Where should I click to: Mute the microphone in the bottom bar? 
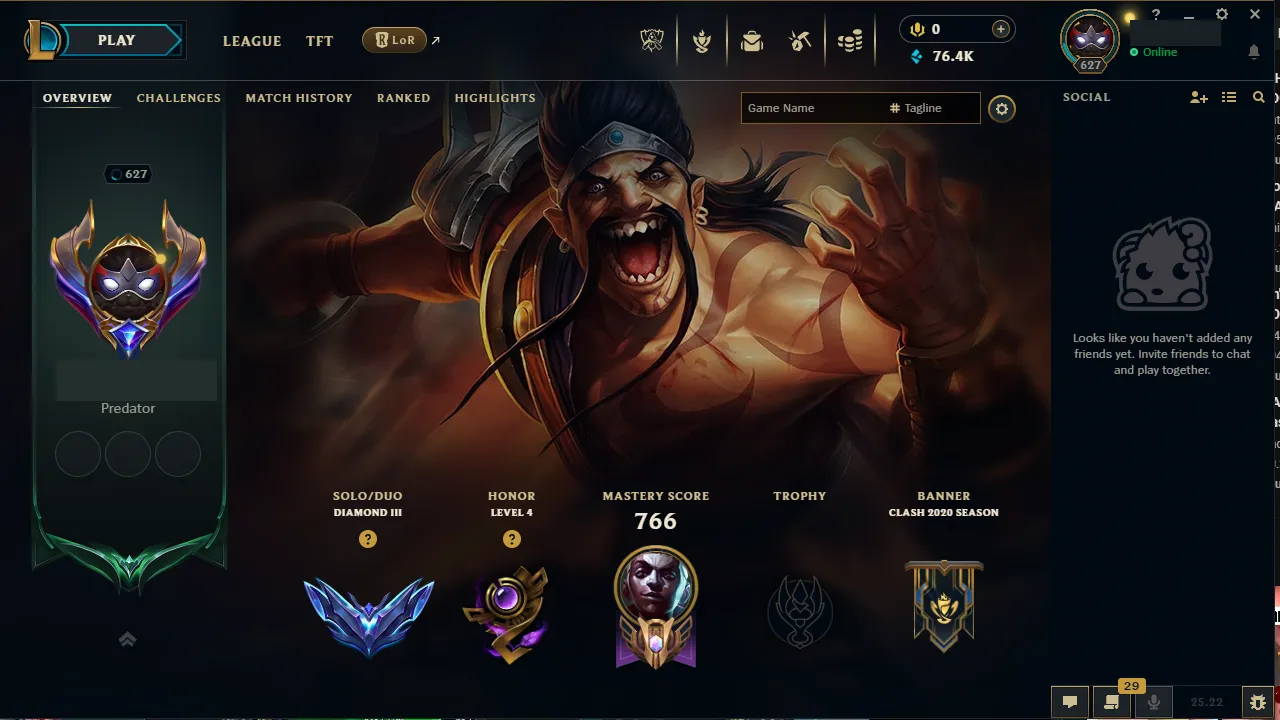tap(1154, 702)
